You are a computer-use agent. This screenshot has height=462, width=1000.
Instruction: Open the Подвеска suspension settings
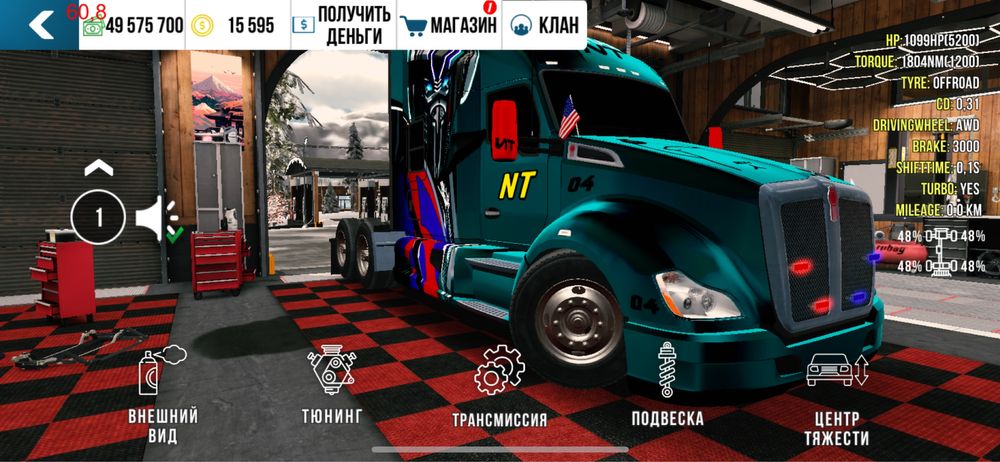click(667, 385)
